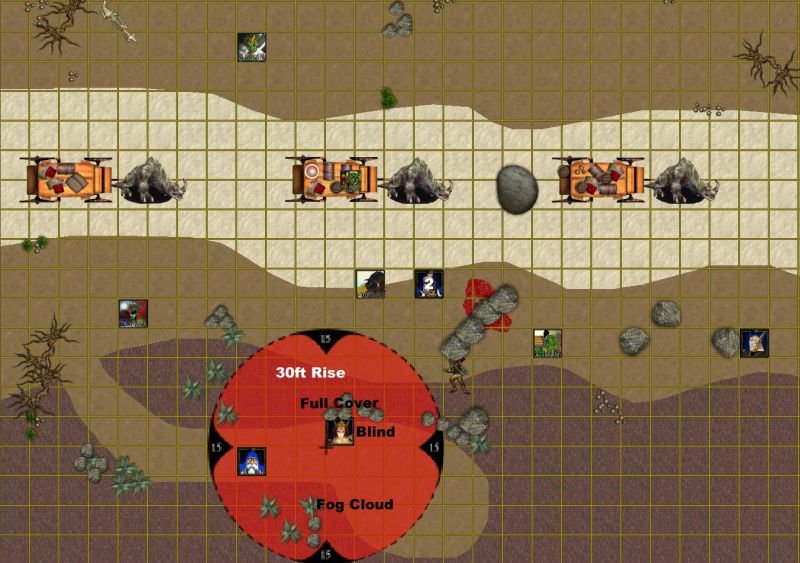
Task: Select the blonde armored hero token
Action: point(754,343)
